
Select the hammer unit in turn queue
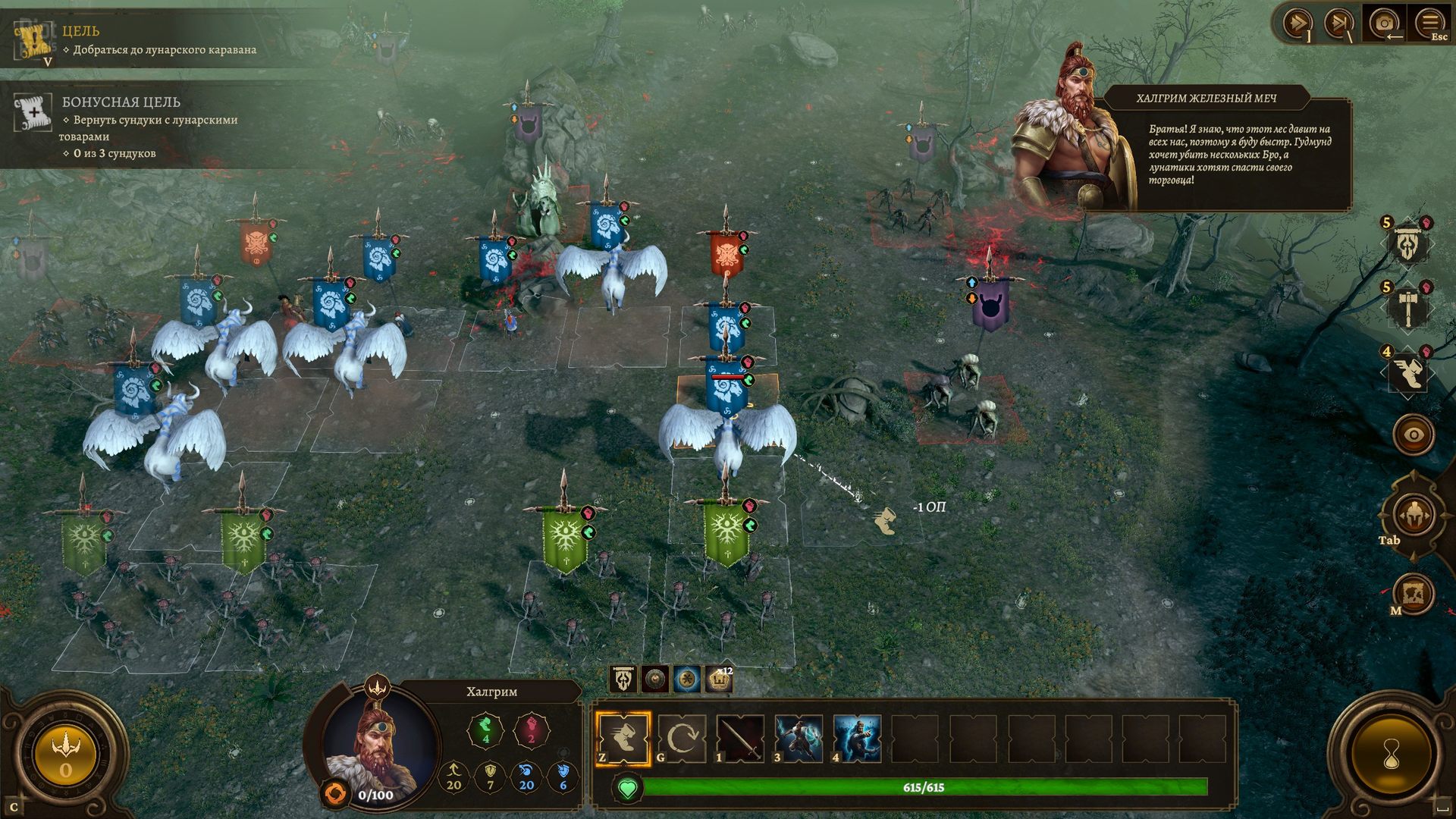point(1407,308)
